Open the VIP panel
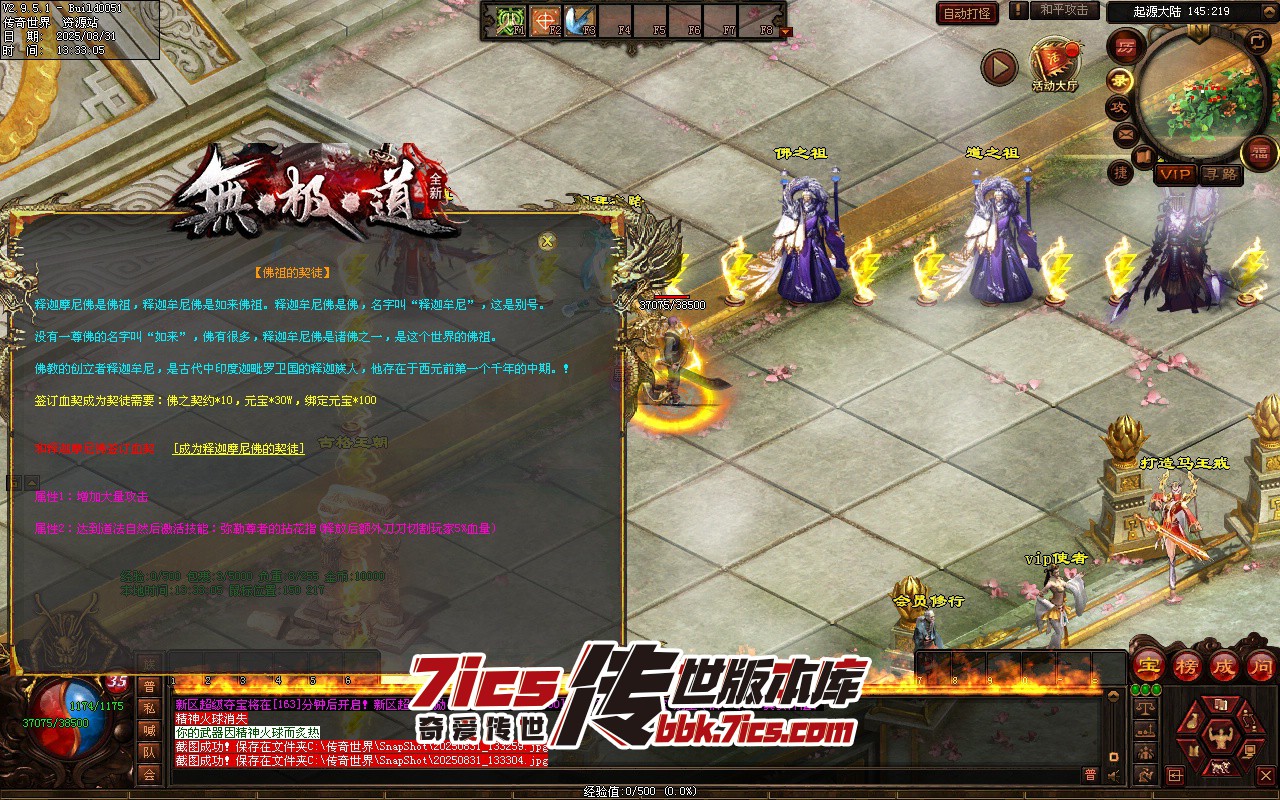The image size is (1280, 800). [x=1175, y=174]
